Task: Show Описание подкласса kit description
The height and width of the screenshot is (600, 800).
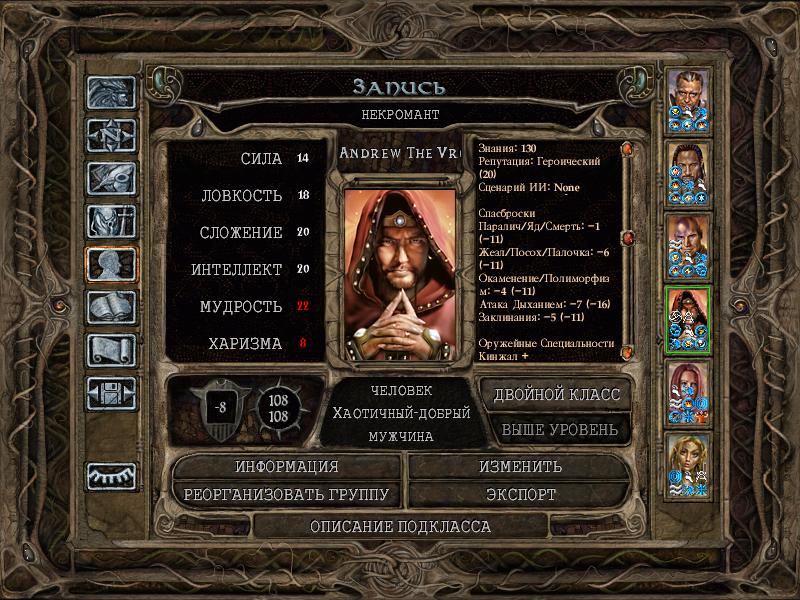Action: click(400, 526)
